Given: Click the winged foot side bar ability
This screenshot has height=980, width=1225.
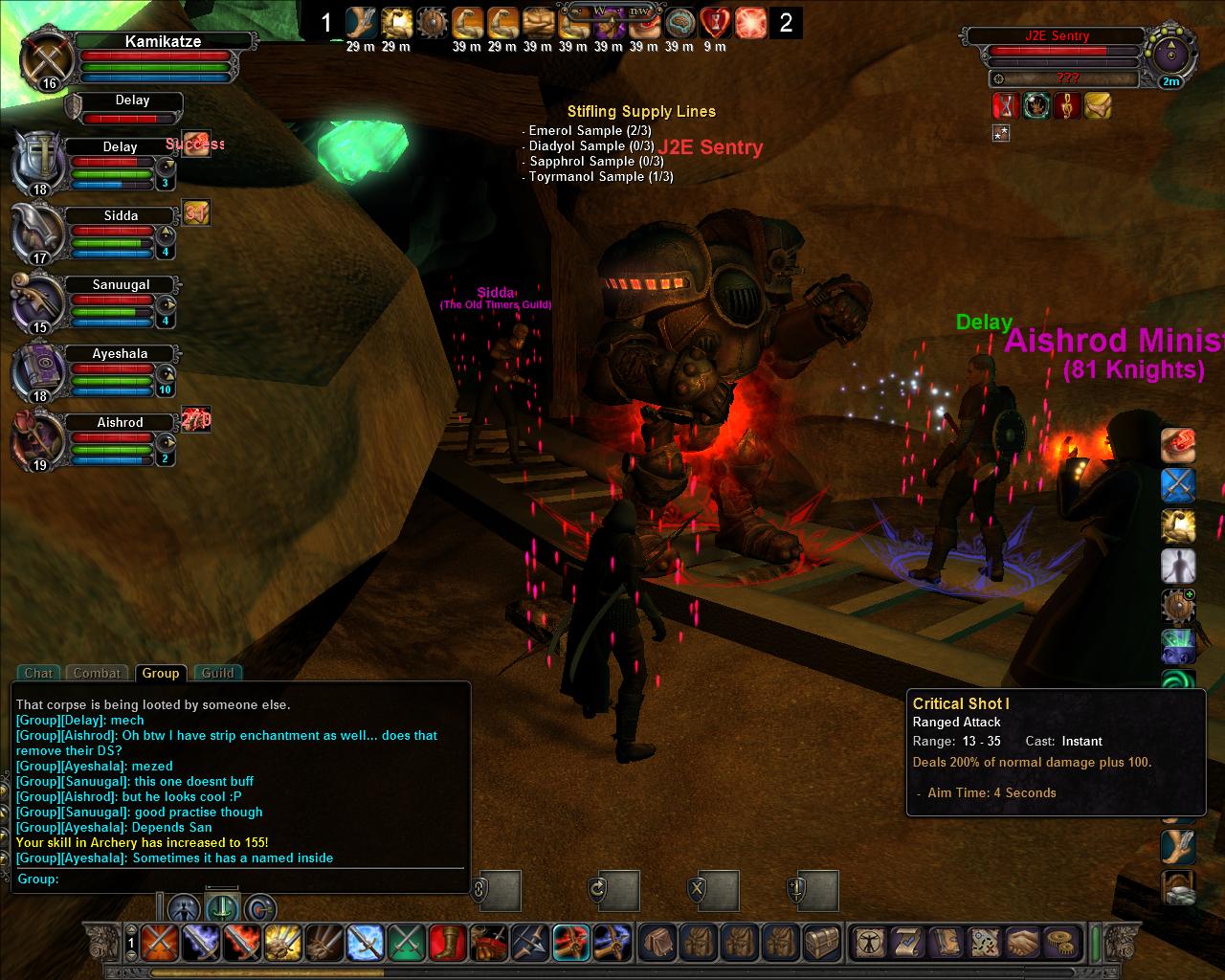Looking at the screenshot, I should click(x=1178, y=846).
